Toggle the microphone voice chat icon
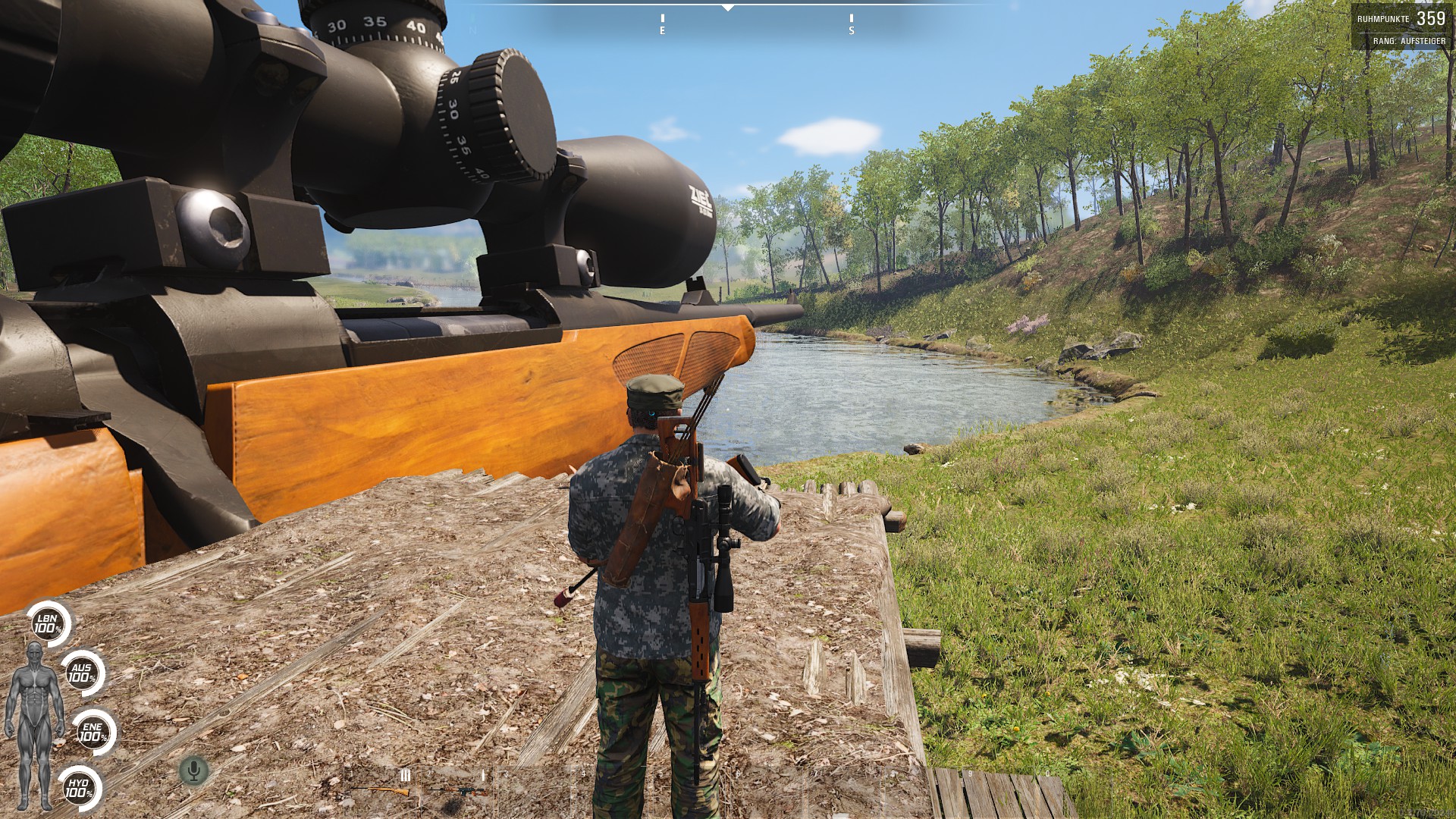This screenshot has width=1456, height=819. [x=194, y=771]
